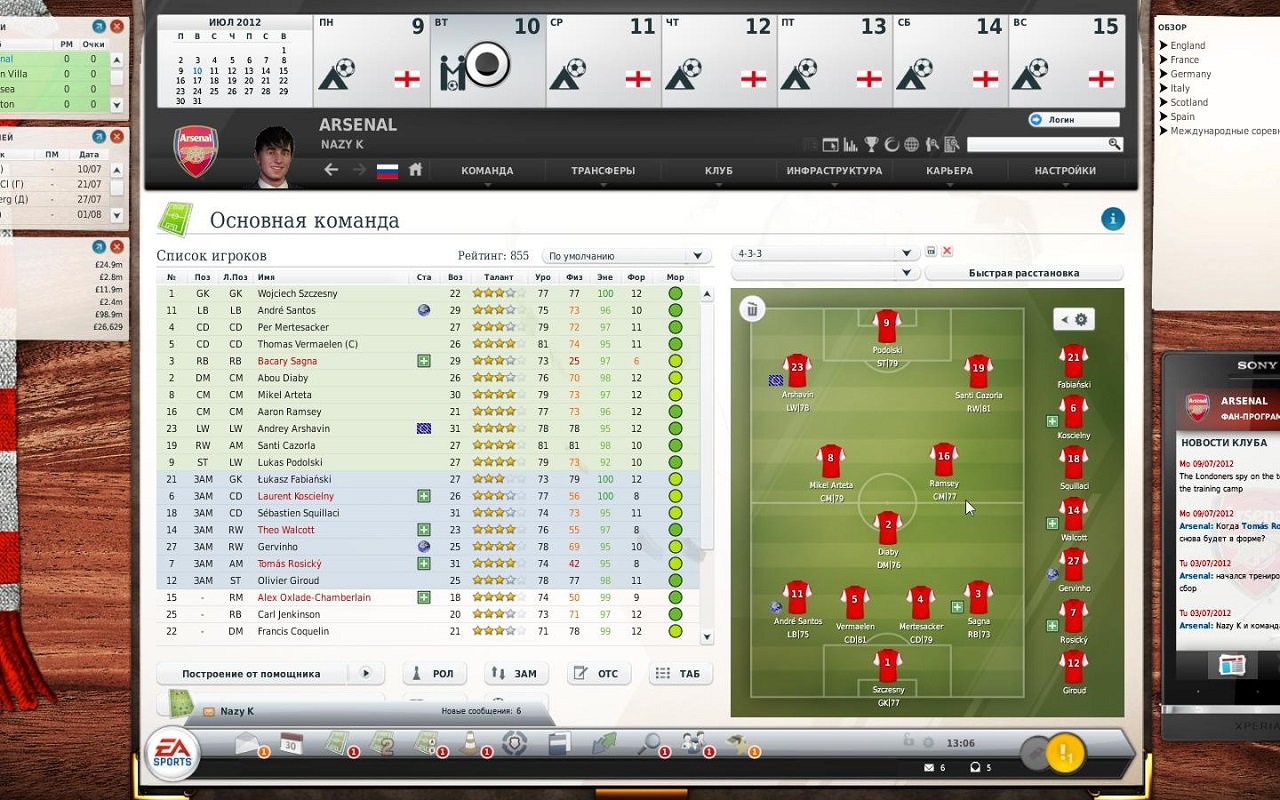Click the globe icon in the top header bar

click(910, 143)
